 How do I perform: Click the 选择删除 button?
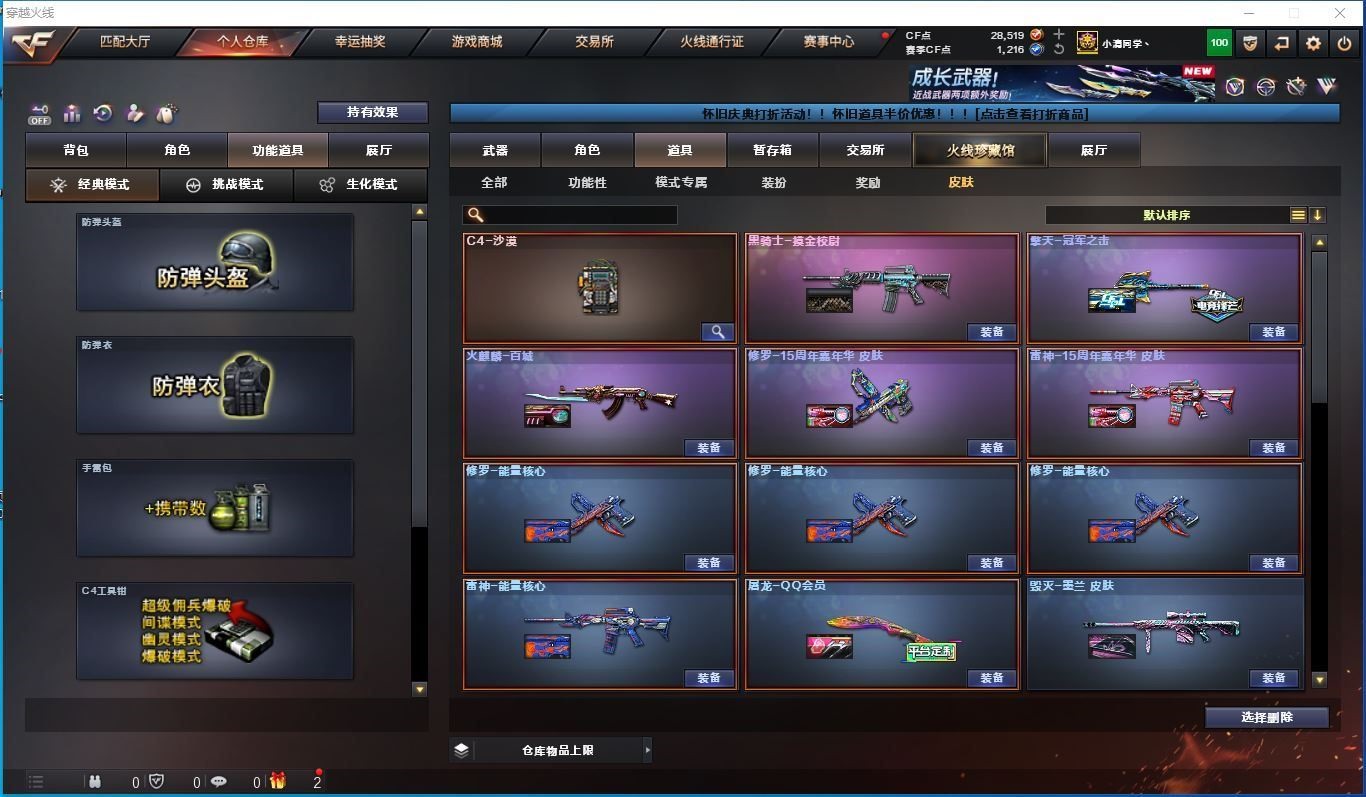[x=1266, y=717]
